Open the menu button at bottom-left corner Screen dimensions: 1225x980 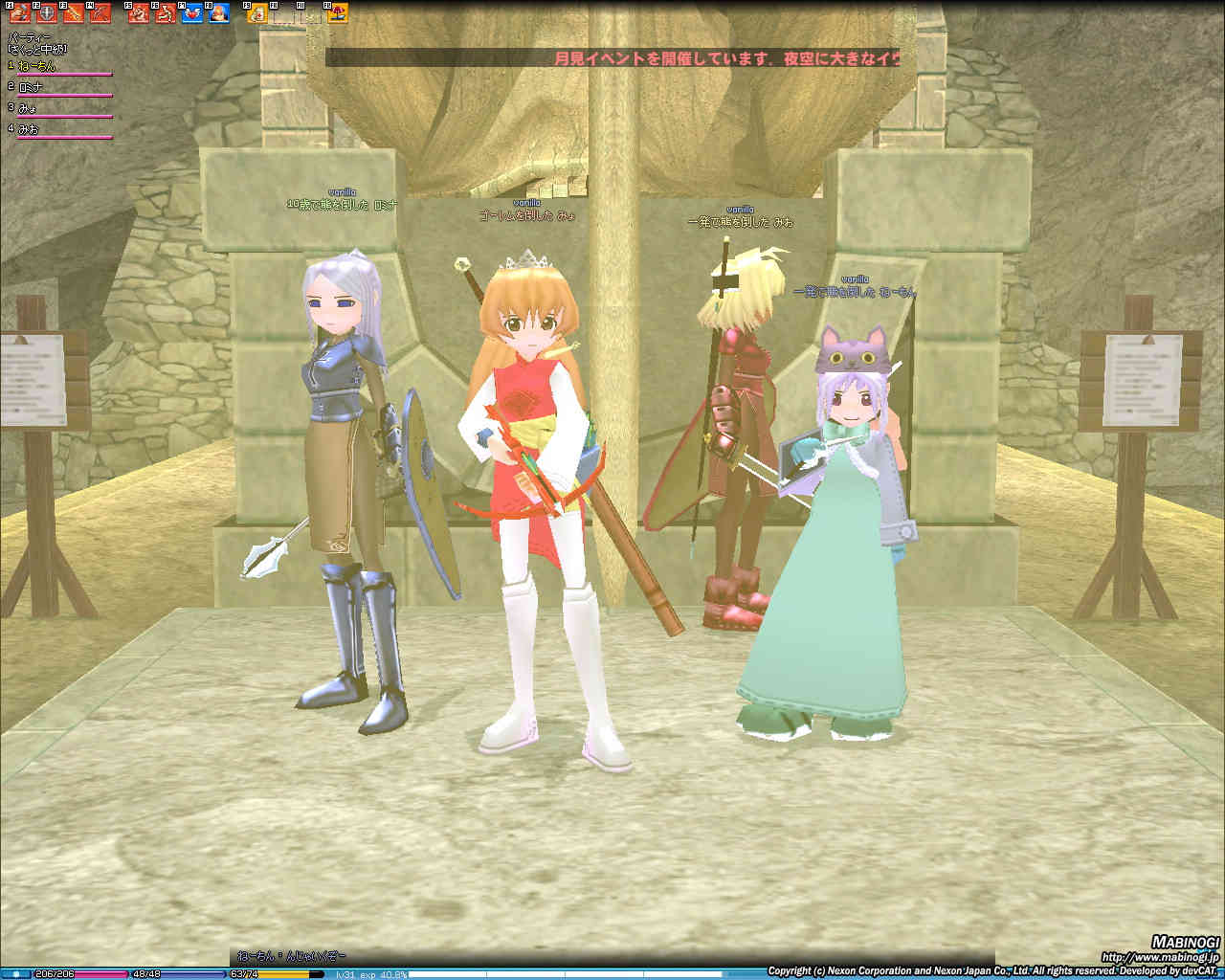[x=16, y=974]
